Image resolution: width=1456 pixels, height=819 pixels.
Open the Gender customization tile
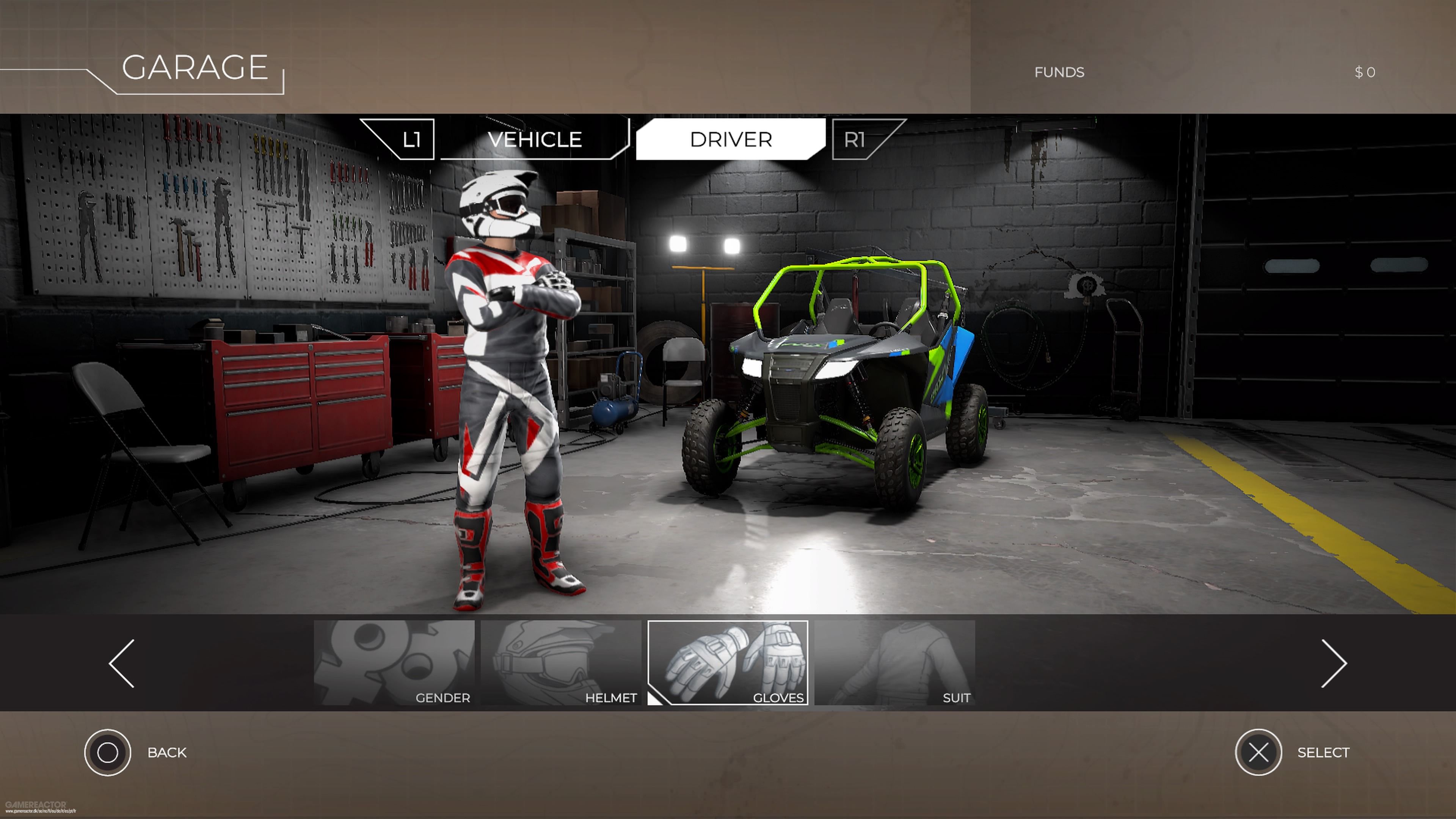(394, 662)
